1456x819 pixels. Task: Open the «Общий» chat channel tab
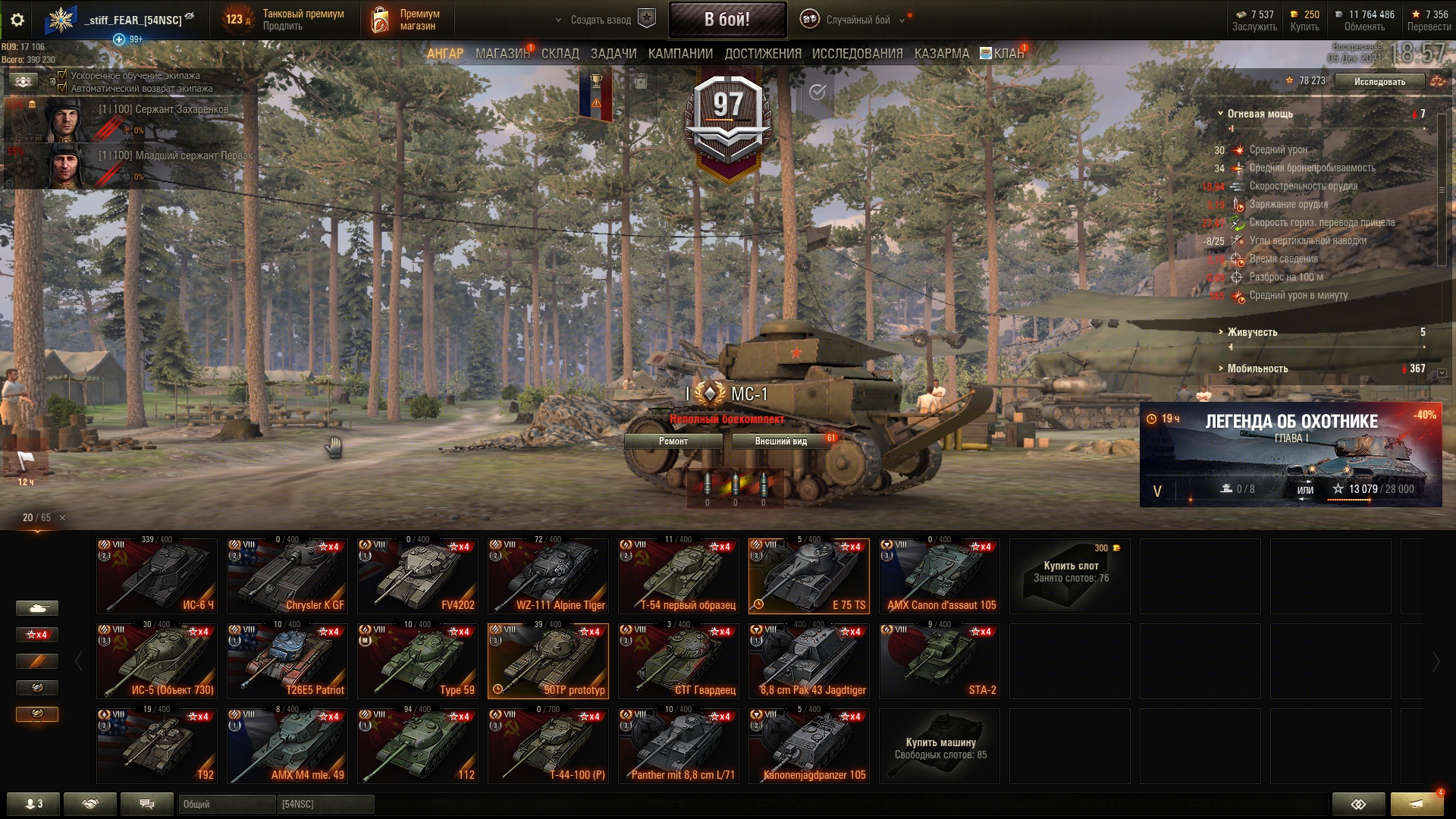point(227,804)
